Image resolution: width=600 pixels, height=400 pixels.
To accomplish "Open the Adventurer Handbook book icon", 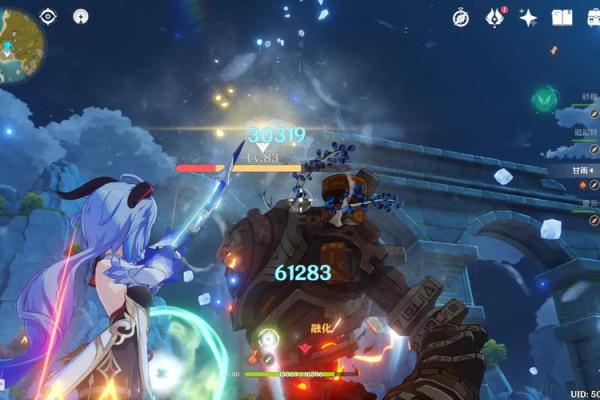I will pyautogui.click(x=562, y=17).
